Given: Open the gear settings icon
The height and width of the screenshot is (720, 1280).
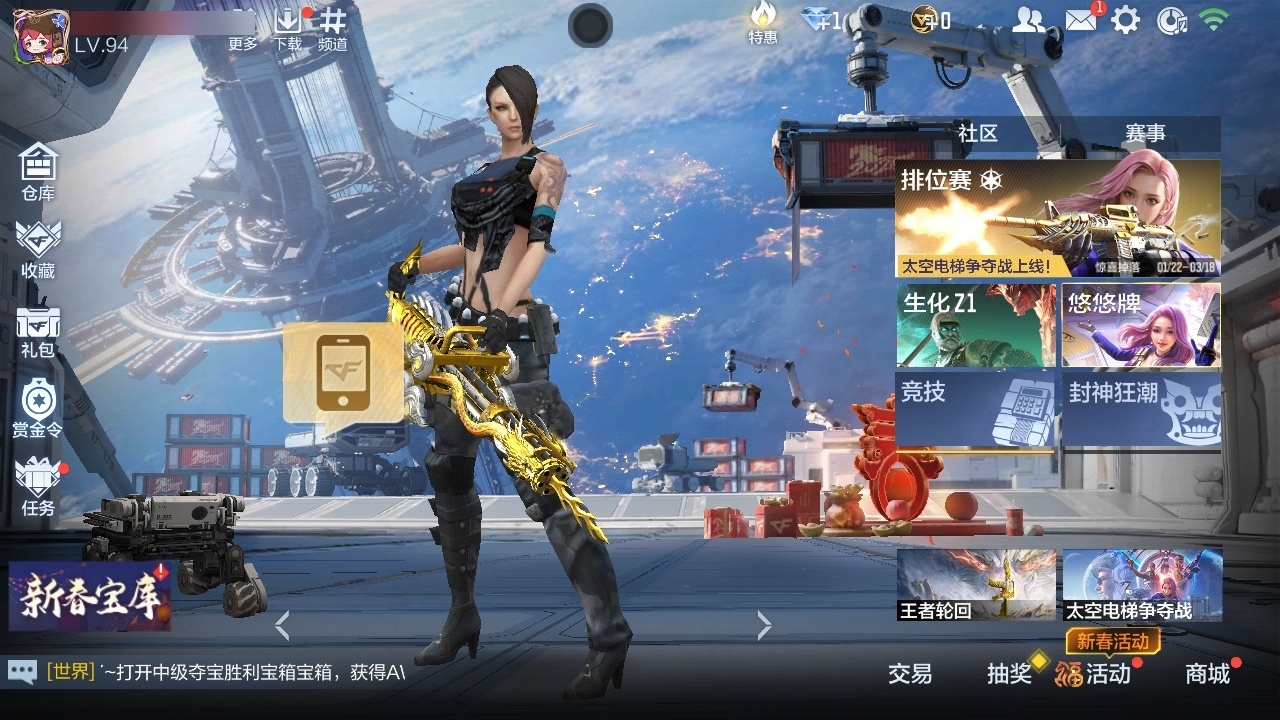Looking at the screenshot, I should click(x=1126, y=20).
